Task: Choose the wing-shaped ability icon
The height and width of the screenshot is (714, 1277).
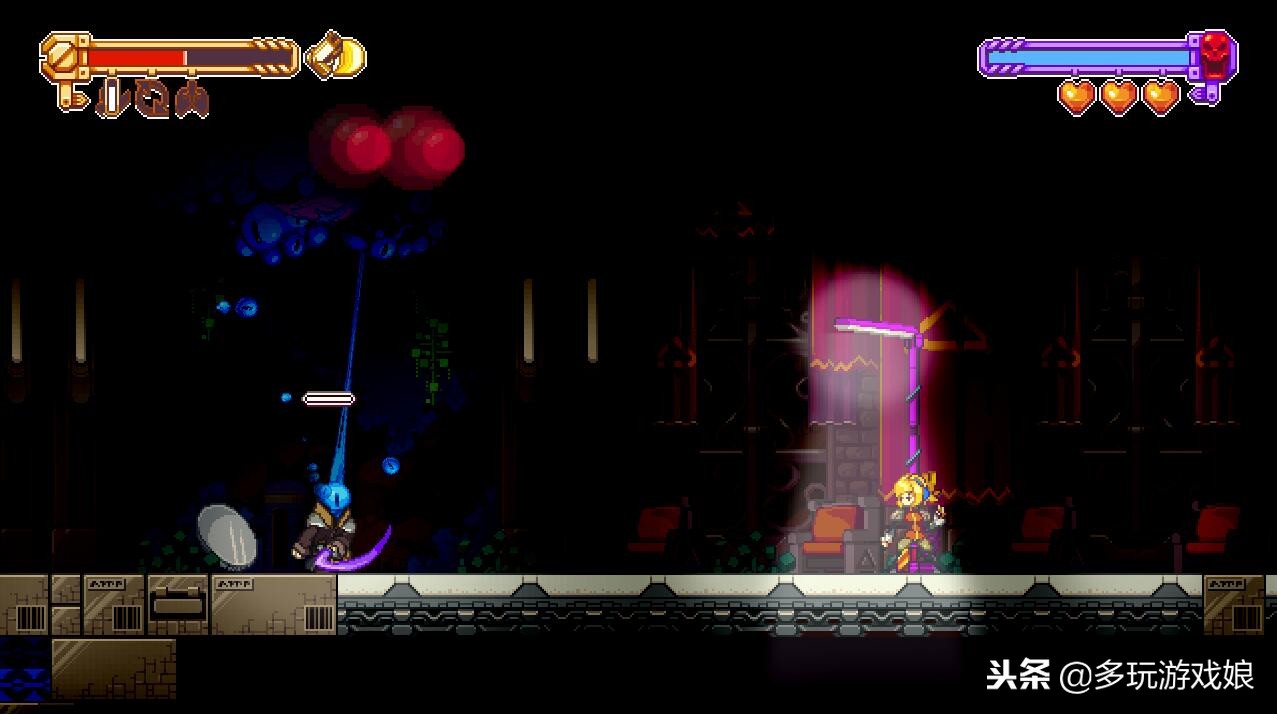Action: [x=192, y=100]
